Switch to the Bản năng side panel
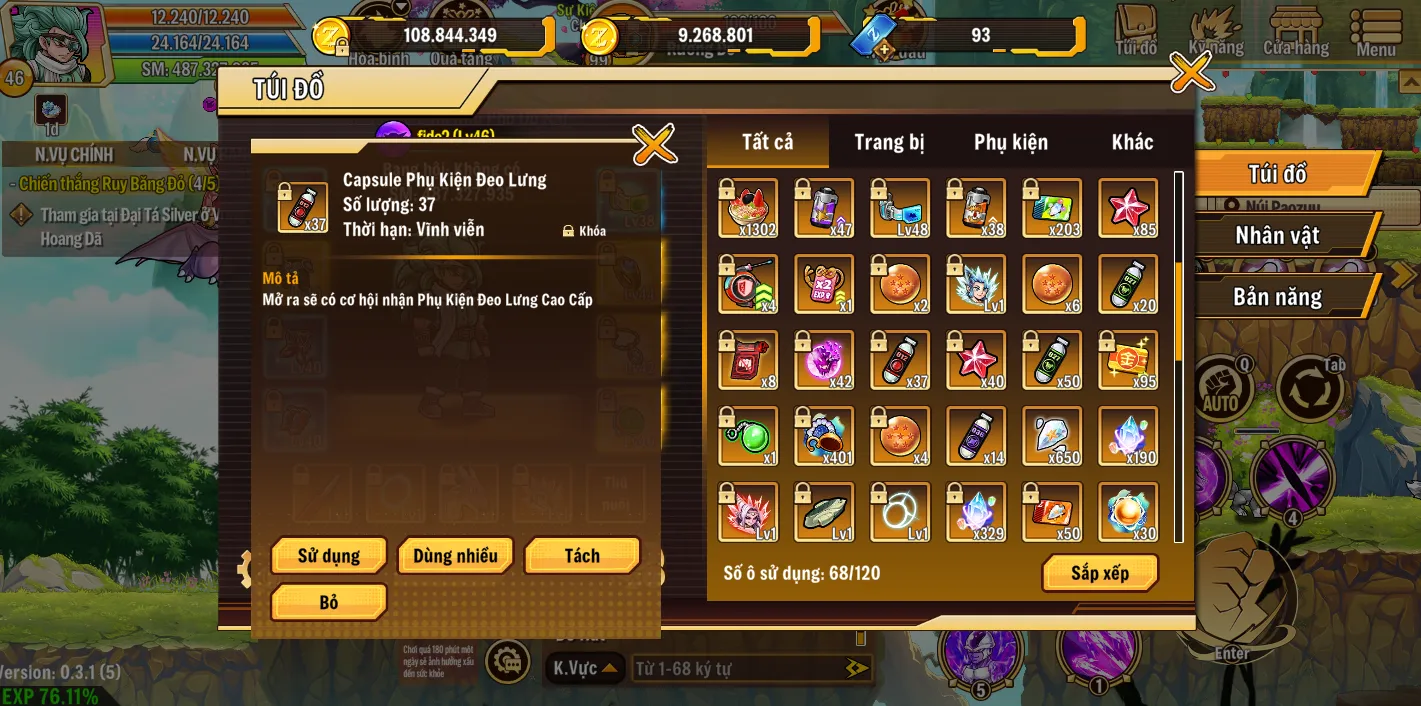 (x=1277, y=297)
